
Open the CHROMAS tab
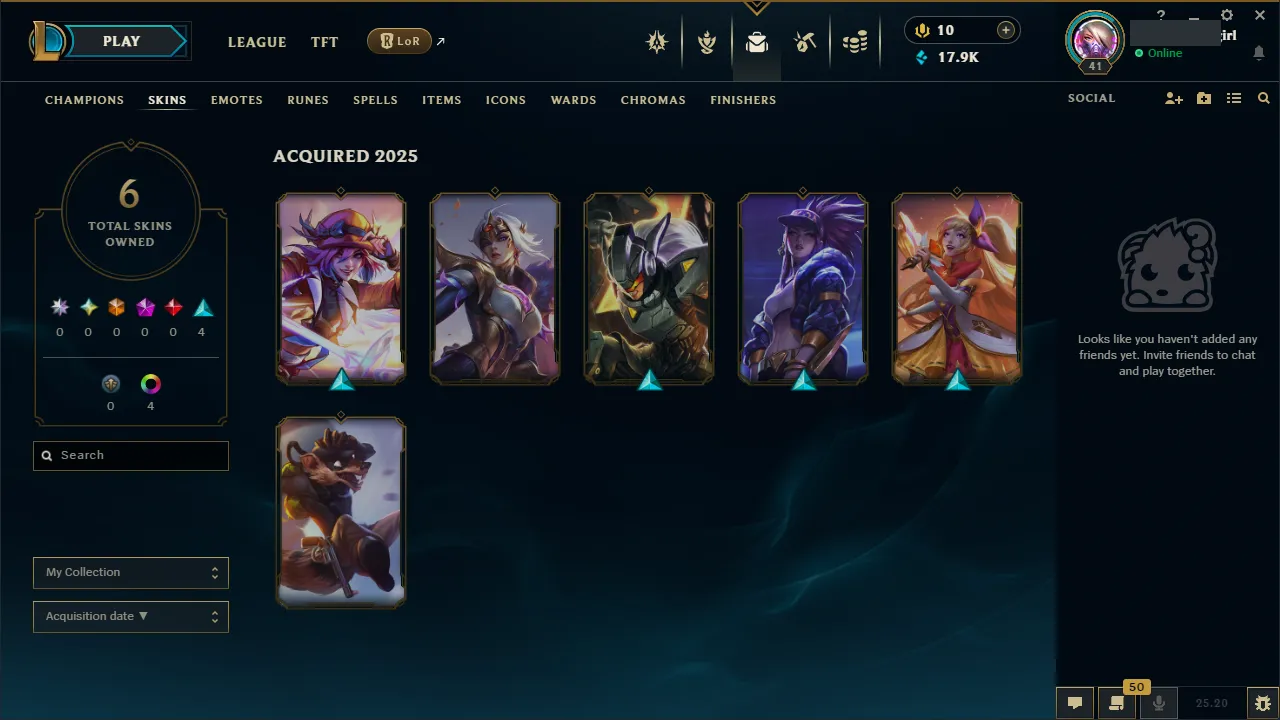[x=653, y=99]
